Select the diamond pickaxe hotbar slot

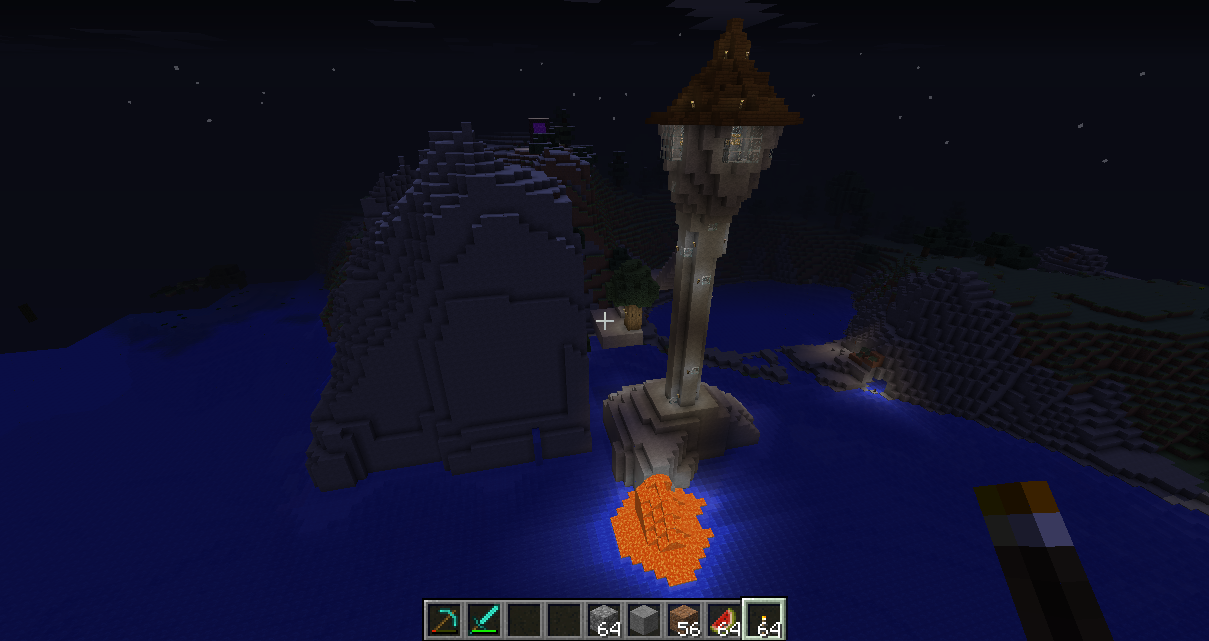[444, 620]
